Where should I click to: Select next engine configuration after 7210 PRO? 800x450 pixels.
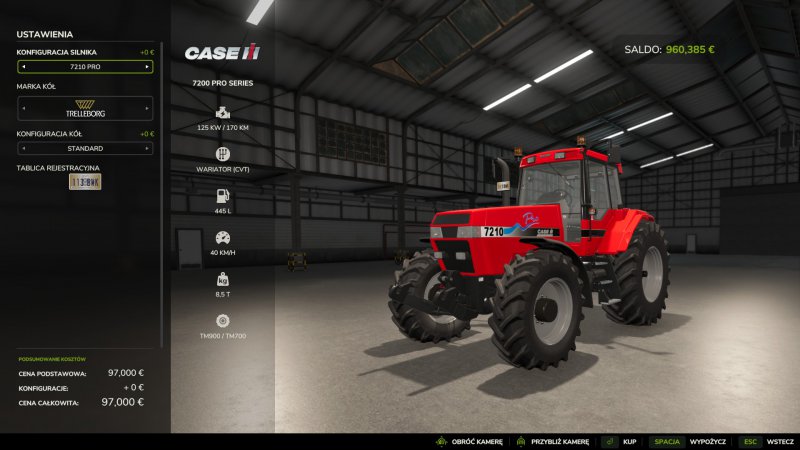pos(148,67)
